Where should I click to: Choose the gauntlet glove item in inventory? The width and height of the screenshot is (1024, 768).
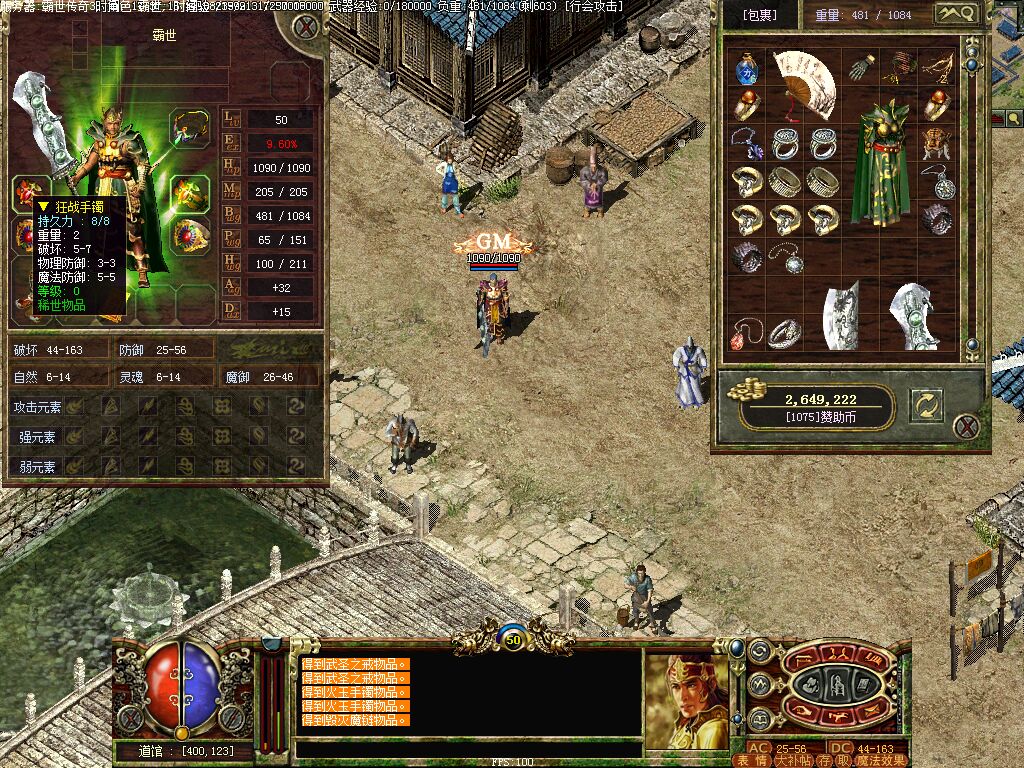pos(860,68)
